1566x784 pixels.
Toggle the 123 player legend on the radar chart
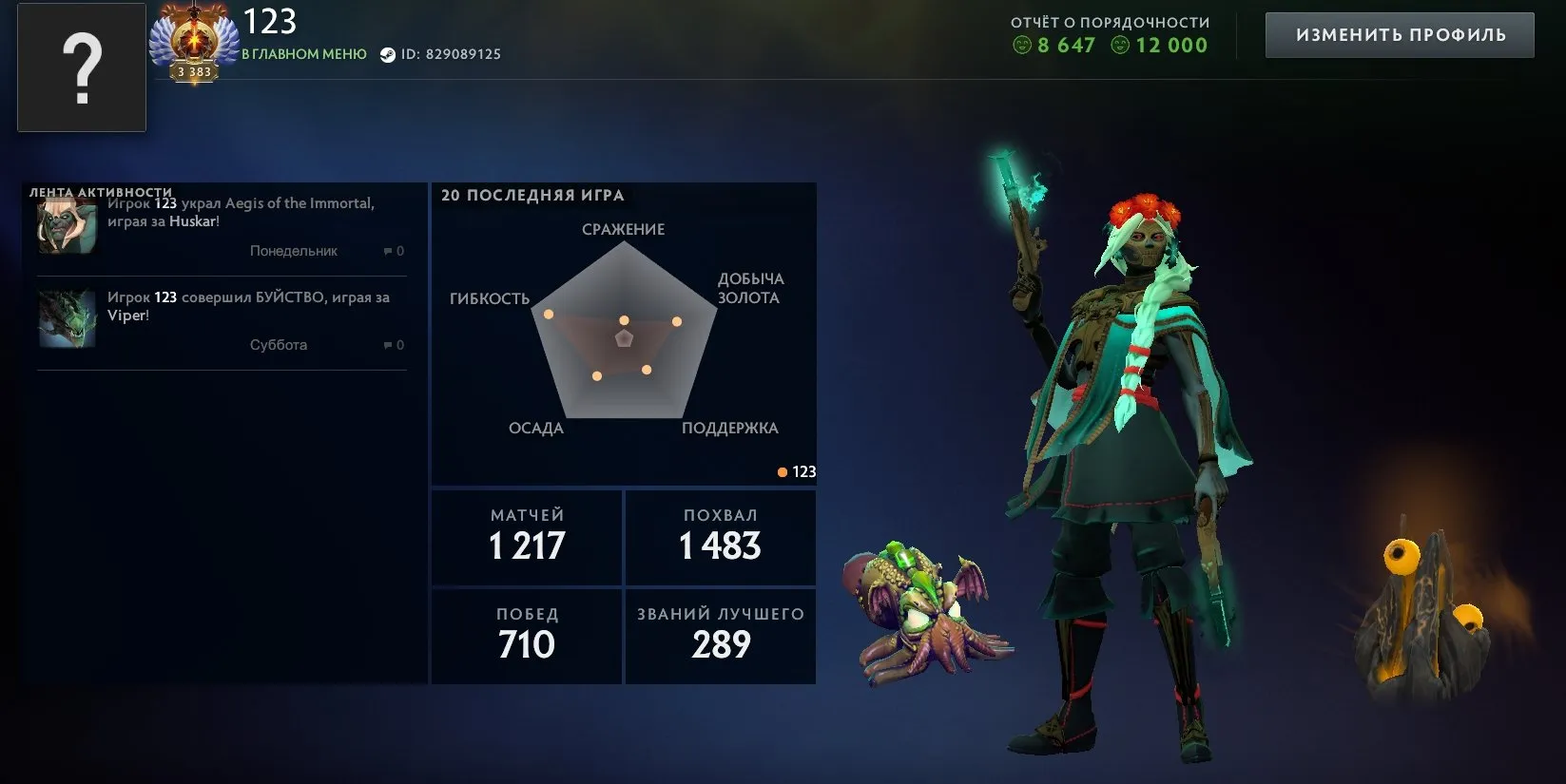[799, 470]
